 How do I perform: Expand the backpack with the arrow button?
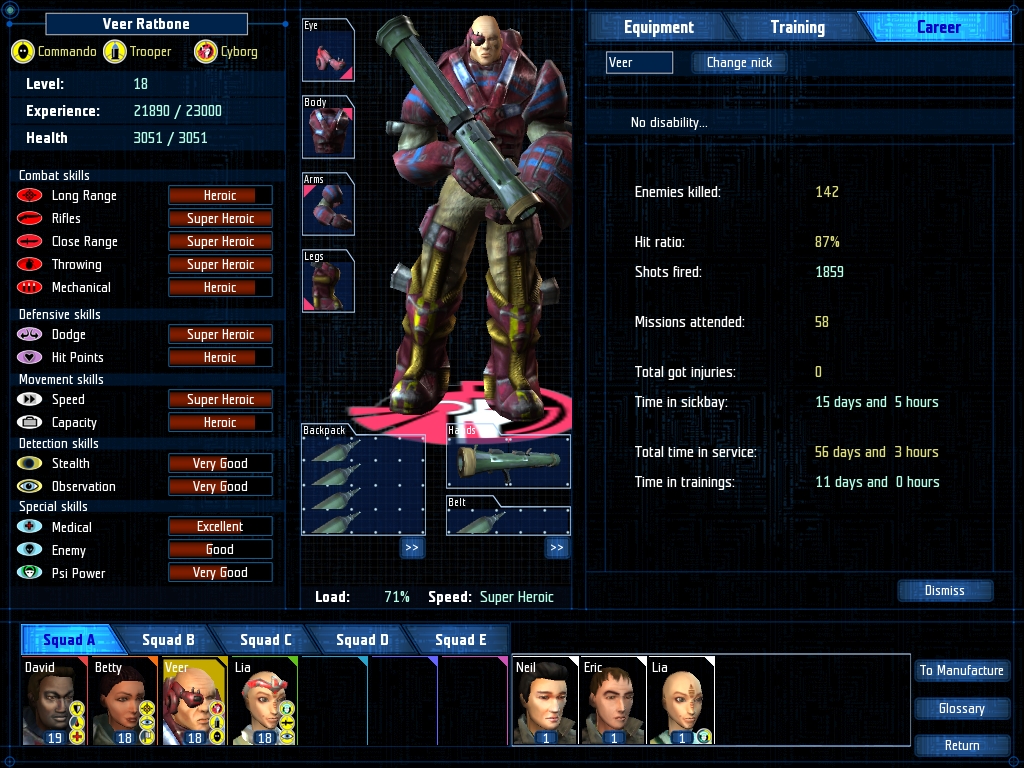coord(412,548)
